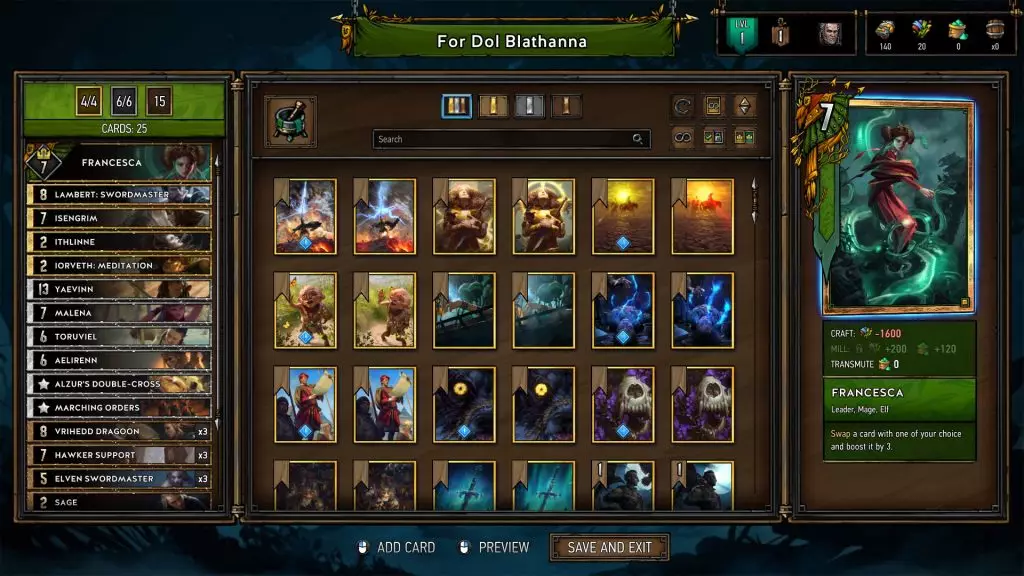Select Lambert: Swordmaster in deck list
1024x576 pixels.
pyautogui.click(x=120, y=194)
